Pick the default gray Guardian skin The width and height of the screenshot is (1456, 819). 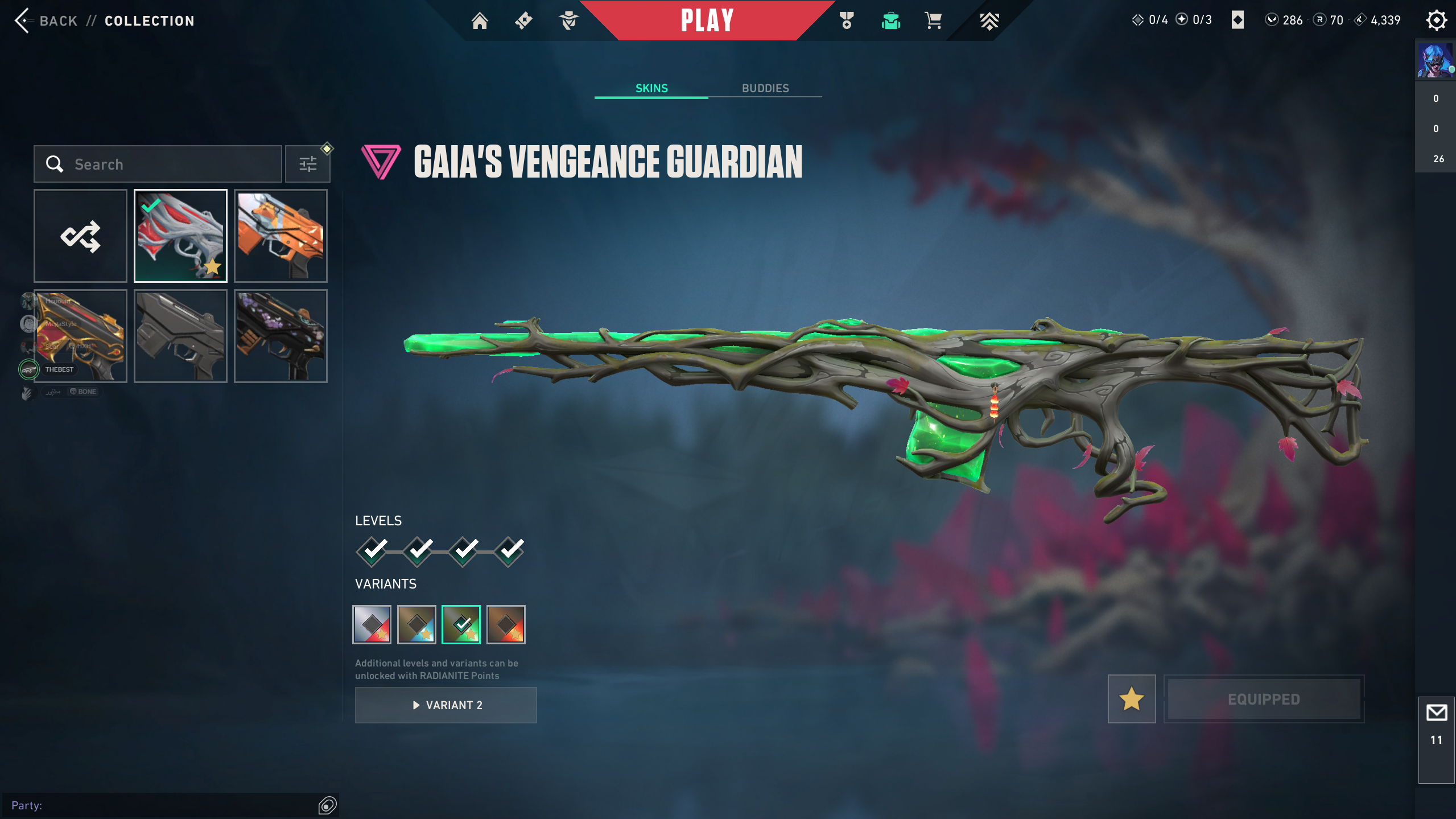point(180,336)
